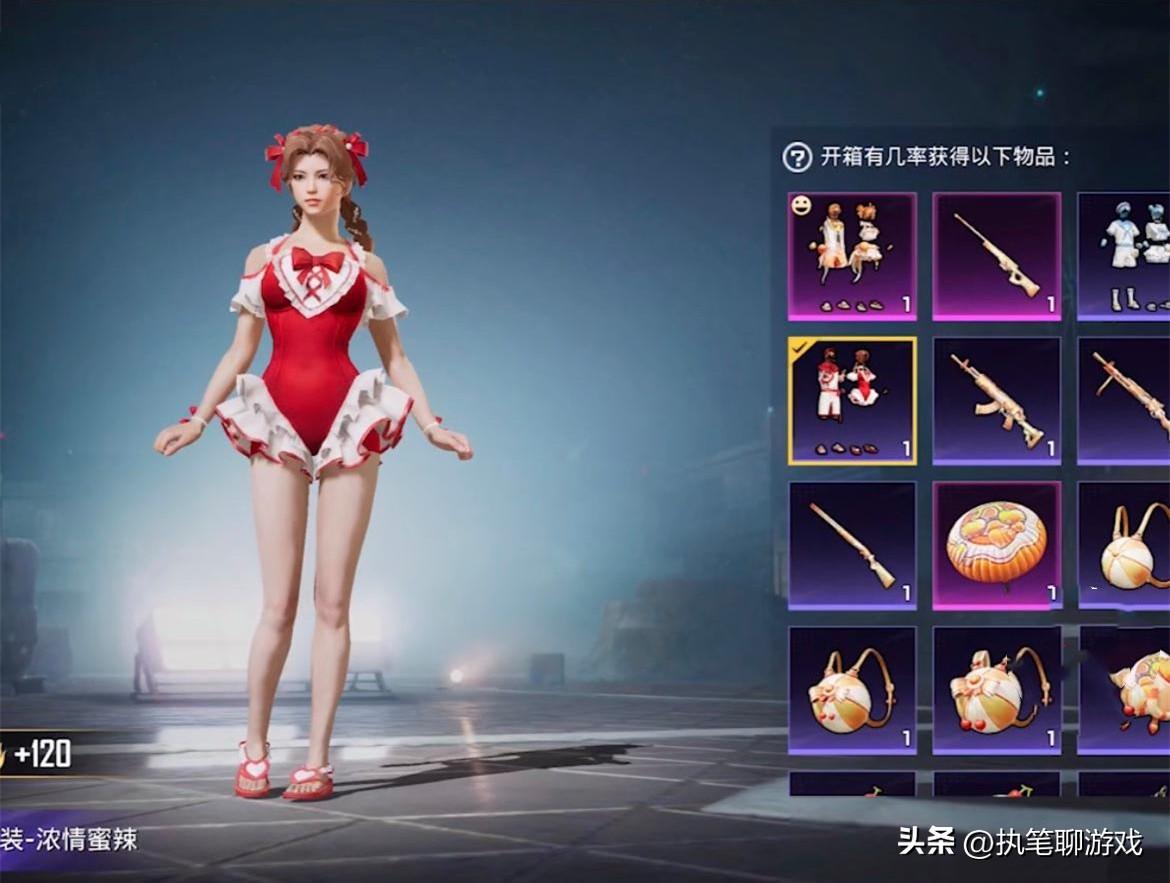Select the orange fruit parachute skin

coord(996,545)
